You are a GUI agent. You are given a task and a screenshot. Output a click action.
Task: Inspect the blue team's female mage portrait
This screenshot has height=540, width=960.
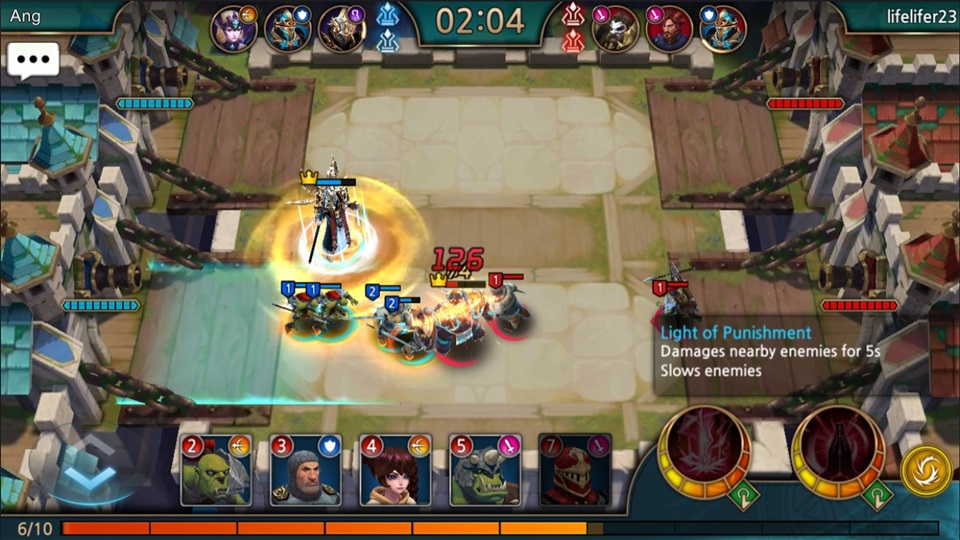pos(233,29)
